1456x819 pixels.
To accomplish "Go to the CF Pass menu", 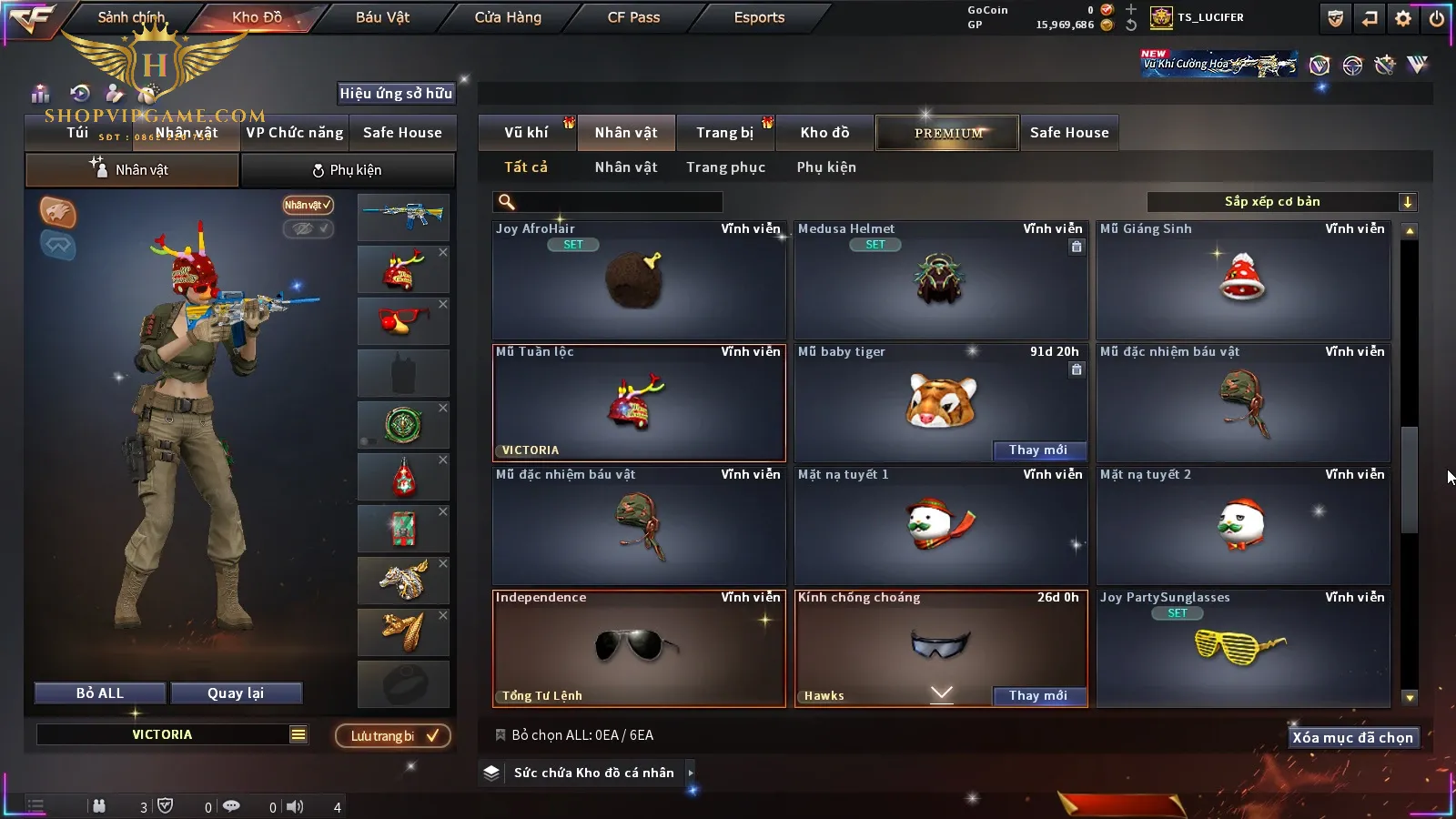I will (x=633, y=17).
